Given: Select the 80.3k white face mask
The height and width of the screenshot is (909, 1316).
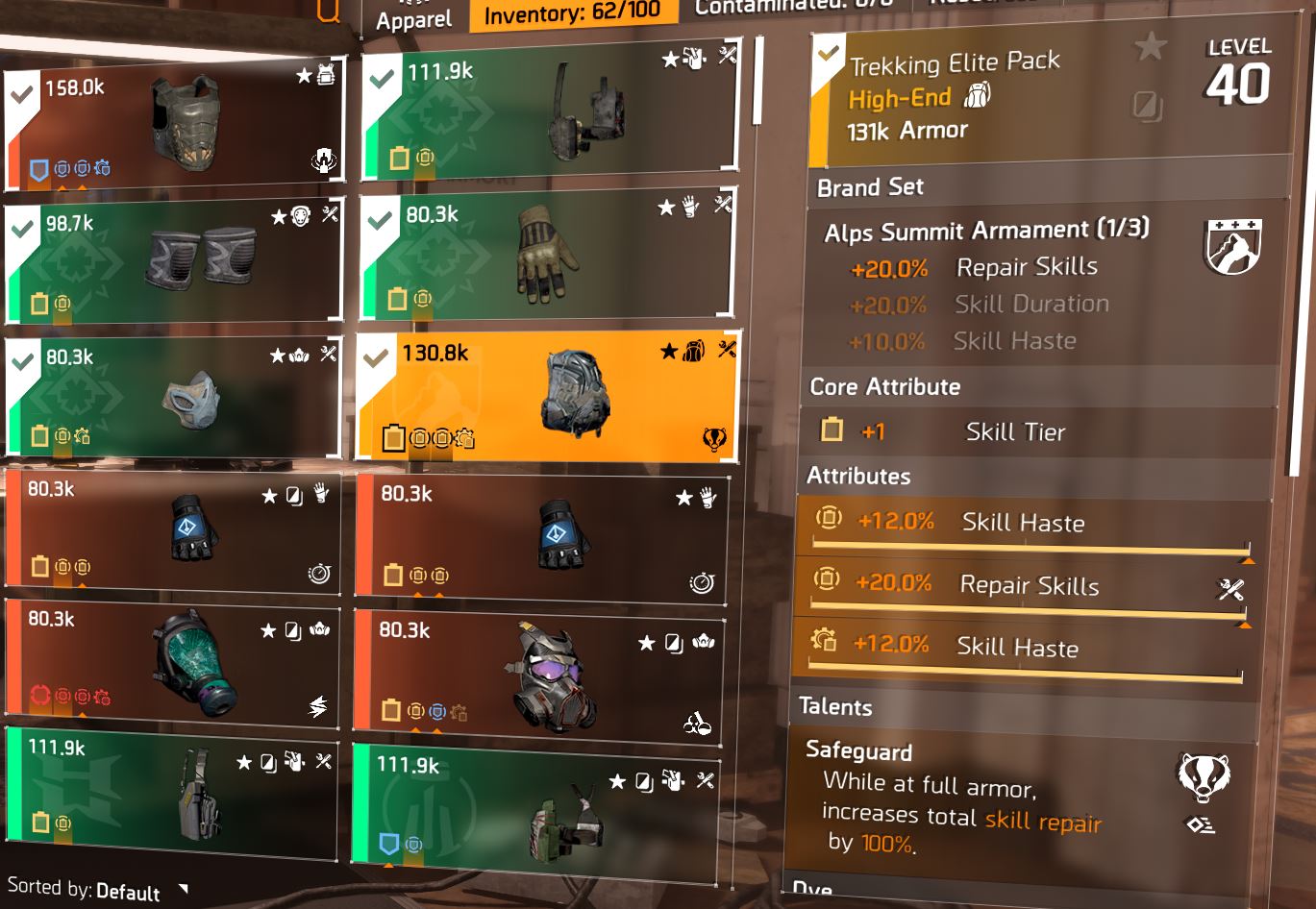Looking at the screenshot, I should (x=174, y=396).
